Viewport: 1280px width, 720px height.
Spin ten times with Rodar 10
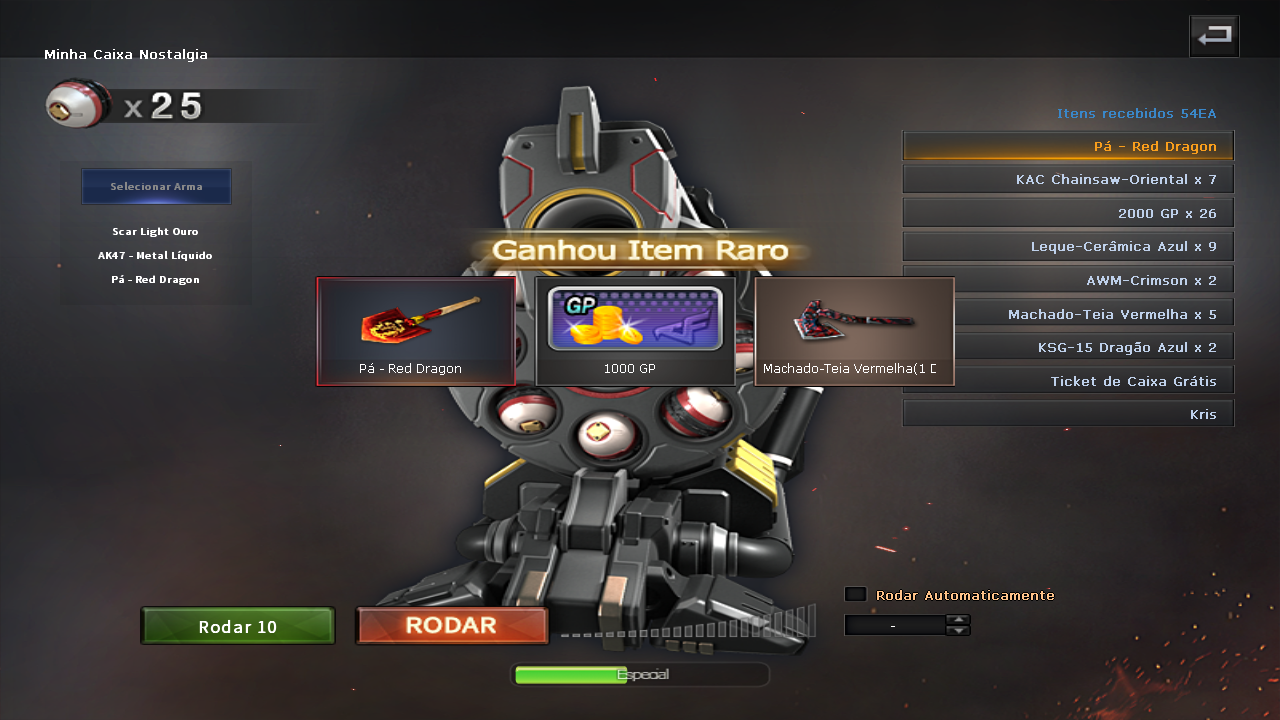point(238,626)
